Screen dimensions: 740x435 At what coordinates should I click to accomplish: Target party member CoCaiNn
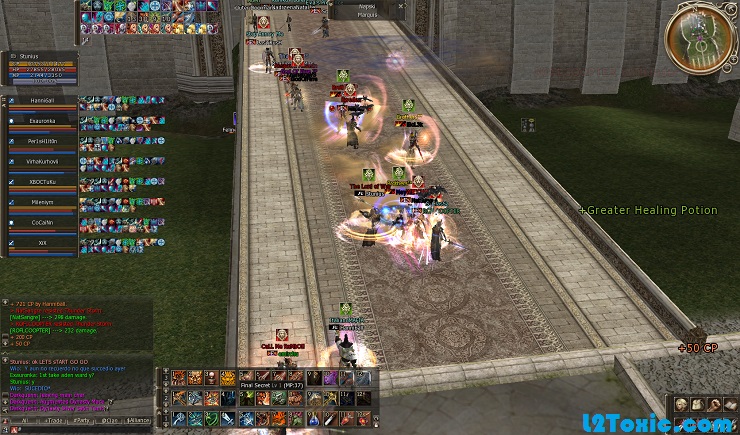coord(41,222)
